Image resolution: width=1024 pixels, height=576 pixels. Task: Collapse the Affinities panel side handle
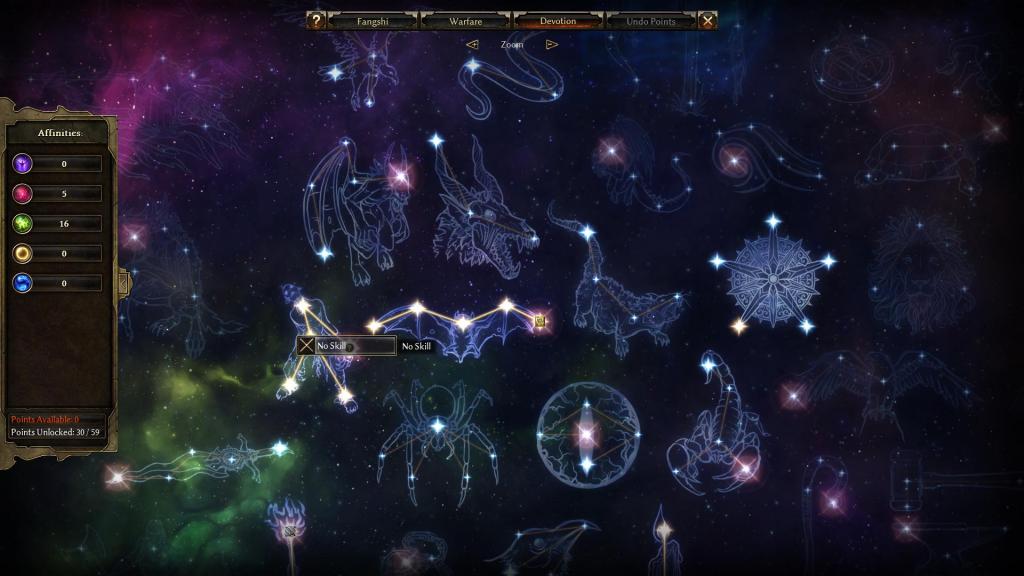coord(124,283)
